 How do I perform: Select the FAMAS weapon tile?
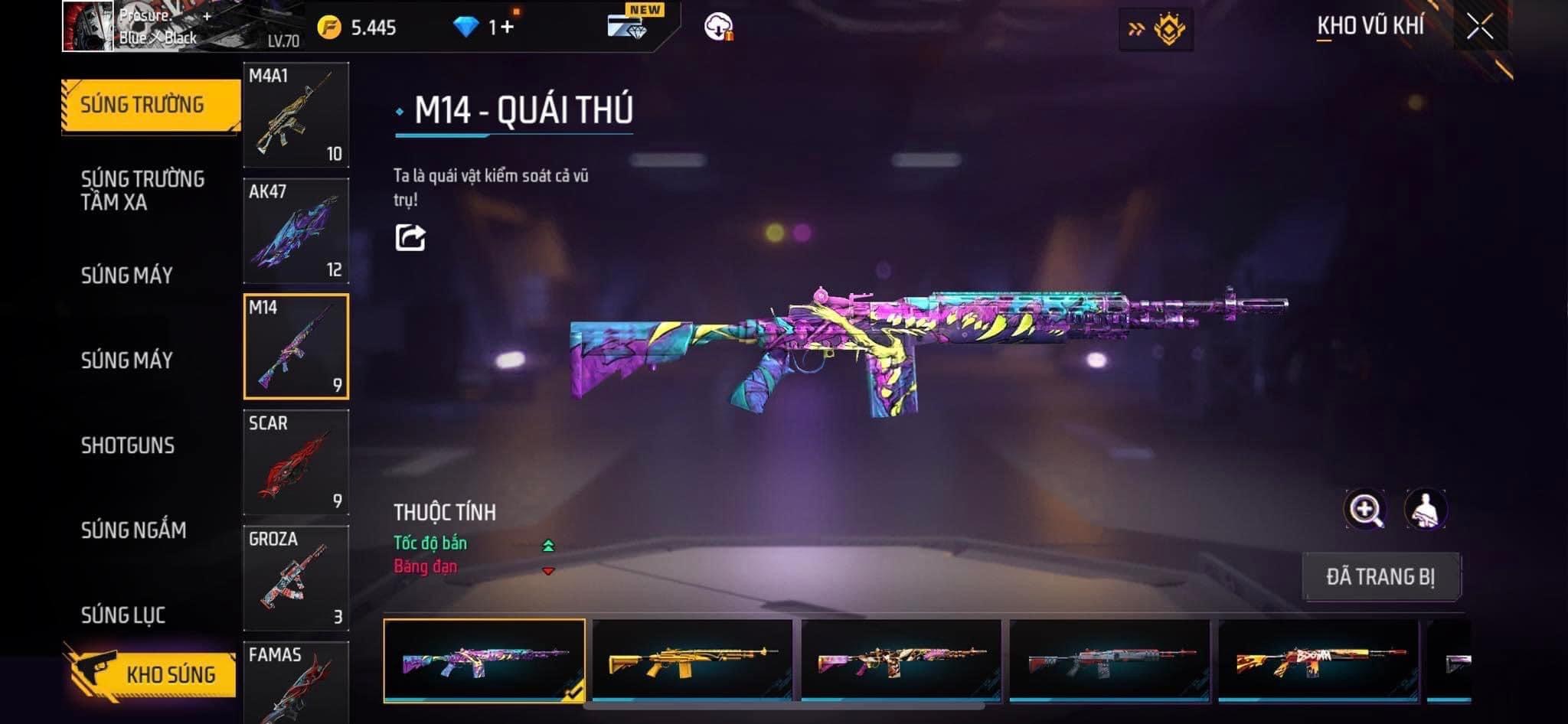[x=296, y=681]
